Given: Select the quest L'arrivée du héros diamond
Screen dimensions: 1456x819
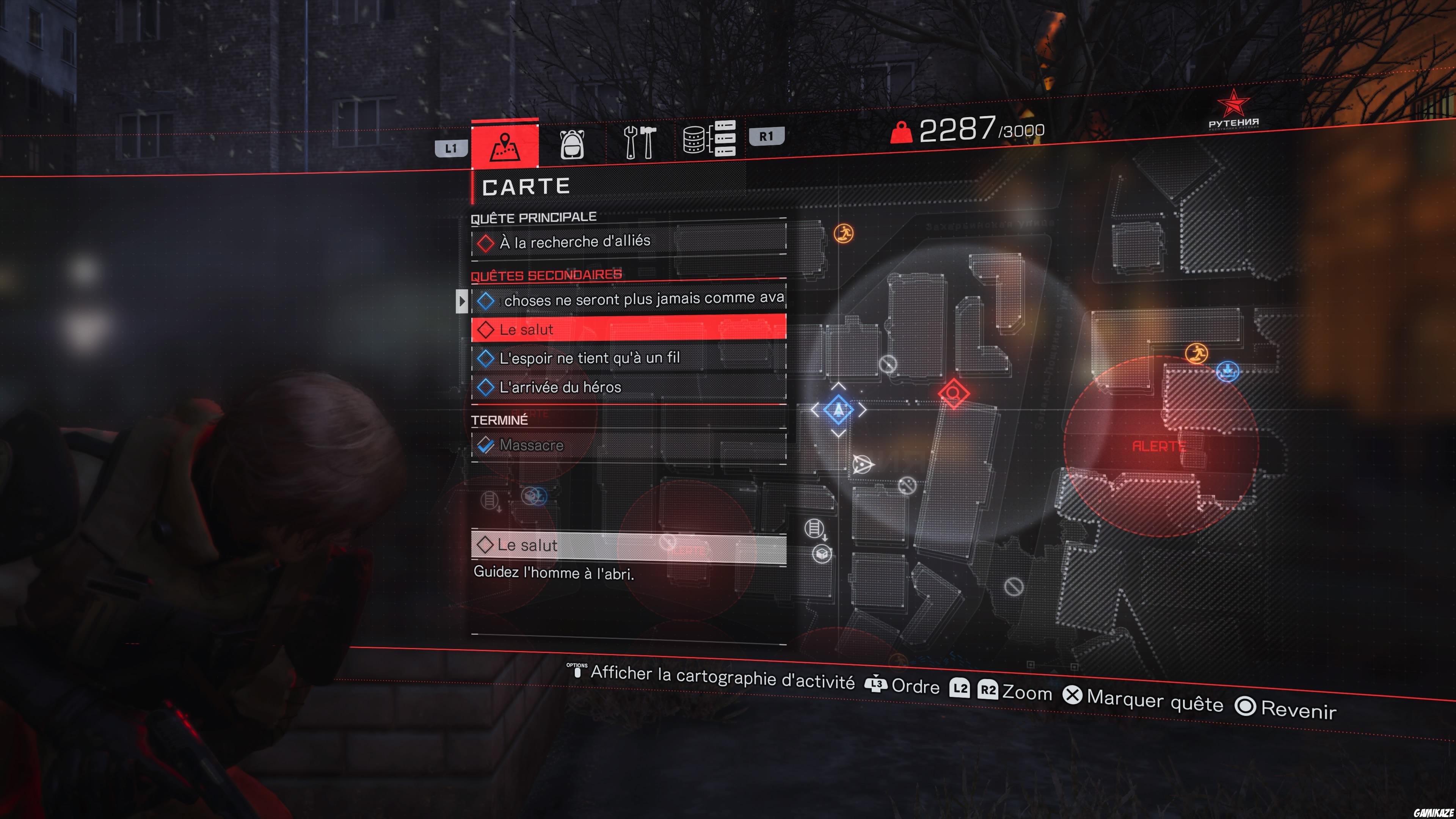Looking at the screenshot, I should tap(486, 387).
